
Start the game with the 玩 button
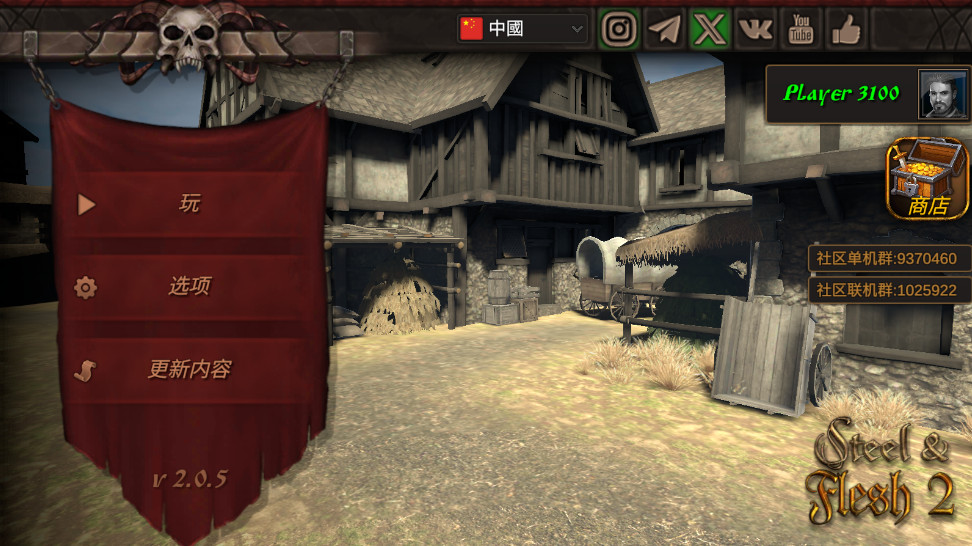190,204
